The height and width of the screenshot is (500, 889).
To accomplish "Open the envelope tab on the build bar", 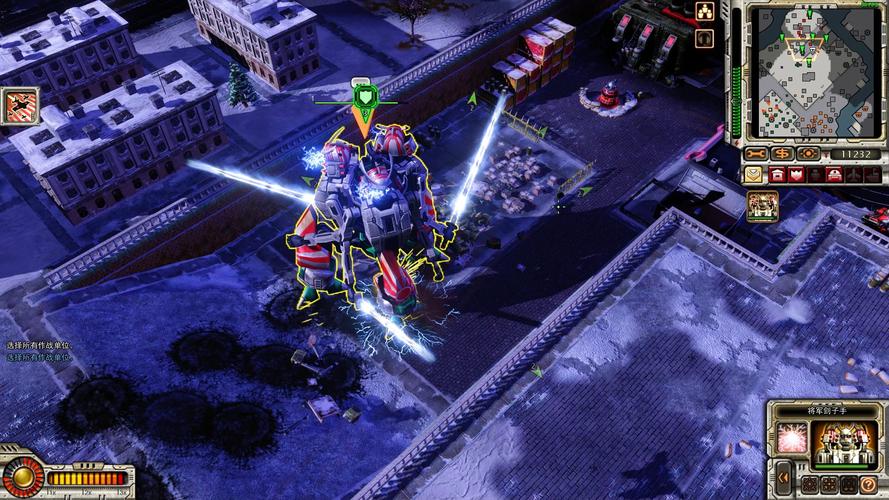I will tap(753, 175).
